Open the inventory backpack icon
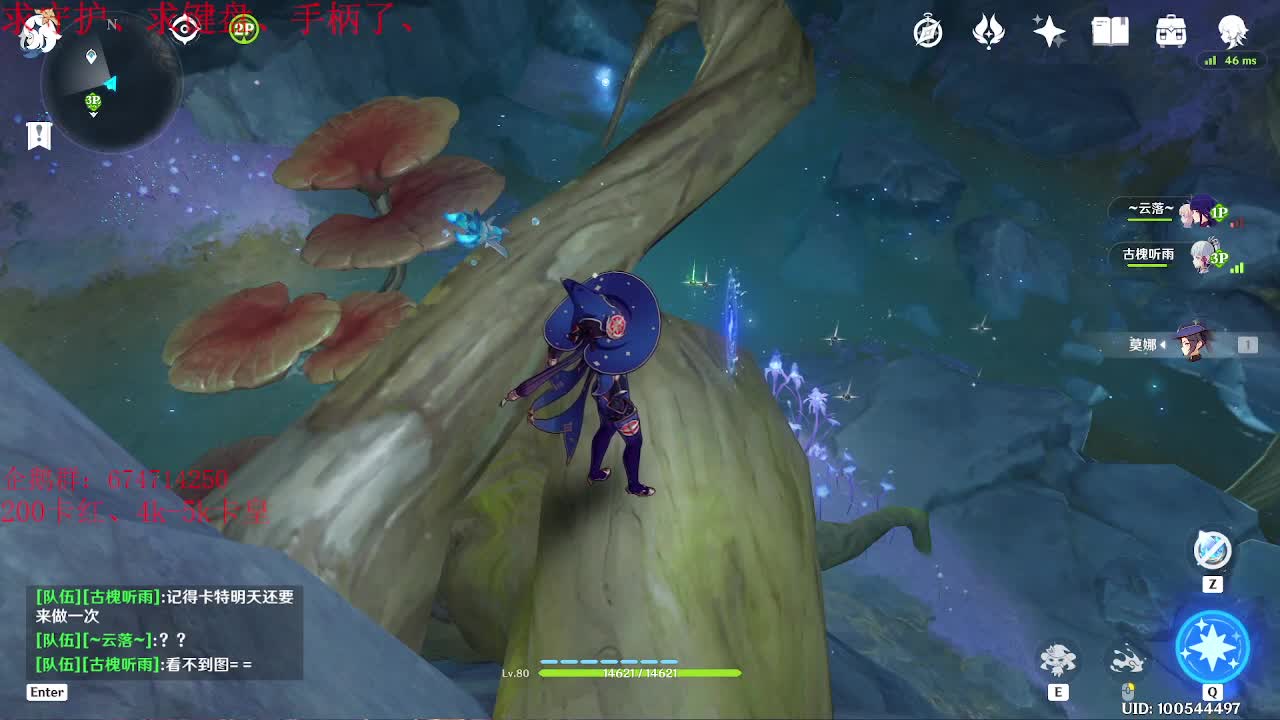The height and width of the screenshot is (720, 1280). coord(1171,32)
